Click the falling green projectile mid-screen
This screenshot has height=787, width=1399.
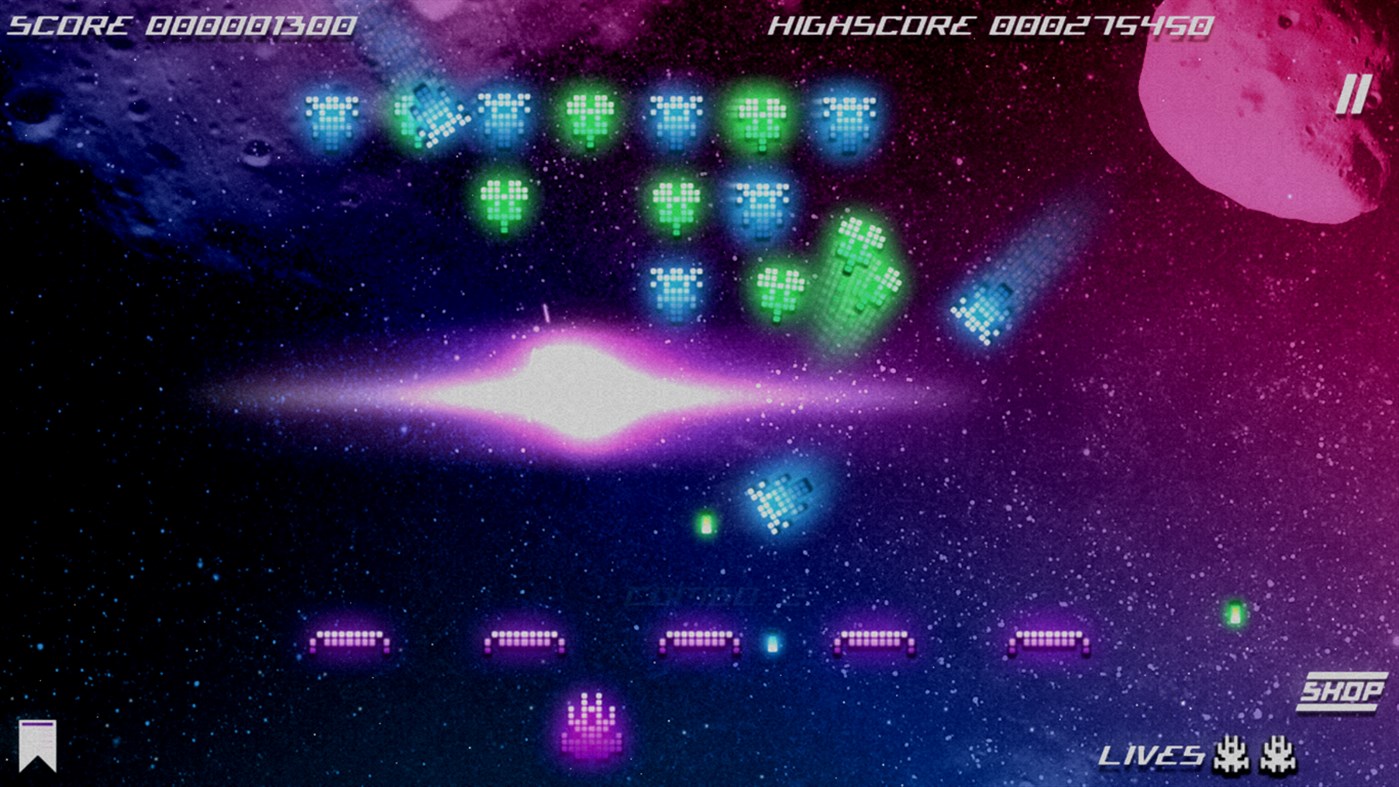coord(705,524)
